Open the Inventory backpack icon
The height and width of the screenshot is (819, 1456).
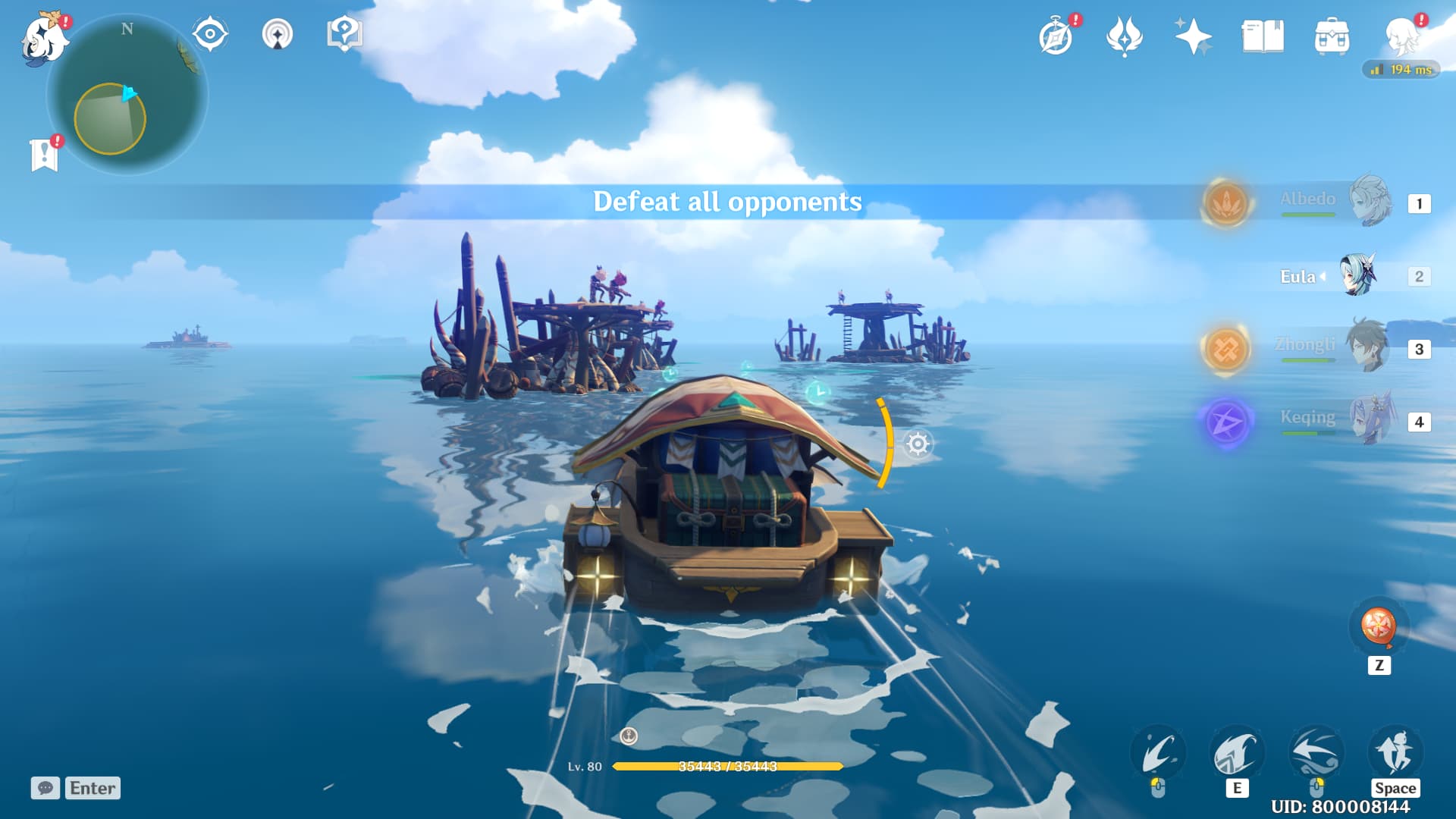[x=1331, y=34]
